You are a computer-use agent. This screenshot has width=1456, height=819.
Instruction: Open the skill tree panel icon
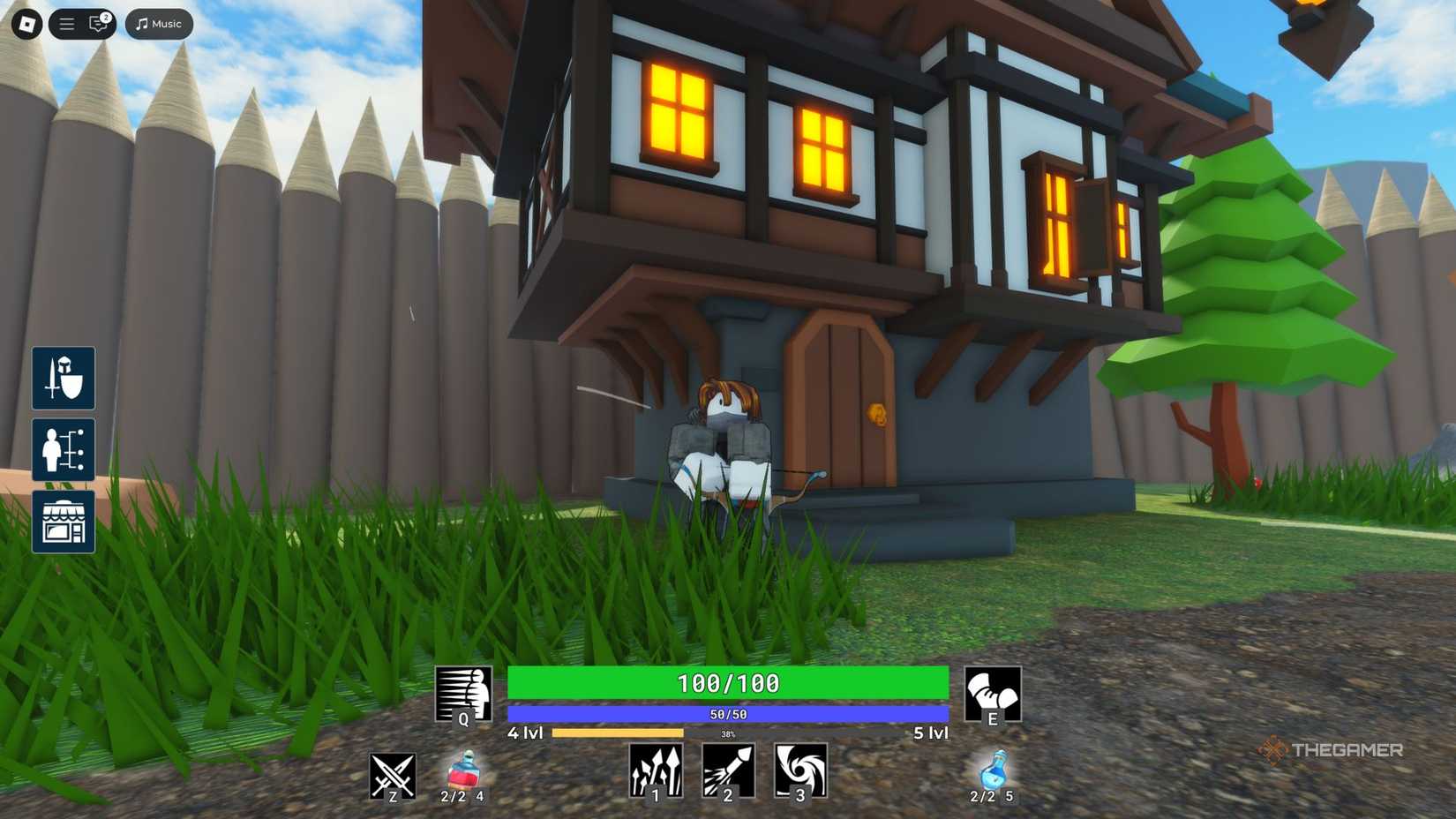point(63,450)
